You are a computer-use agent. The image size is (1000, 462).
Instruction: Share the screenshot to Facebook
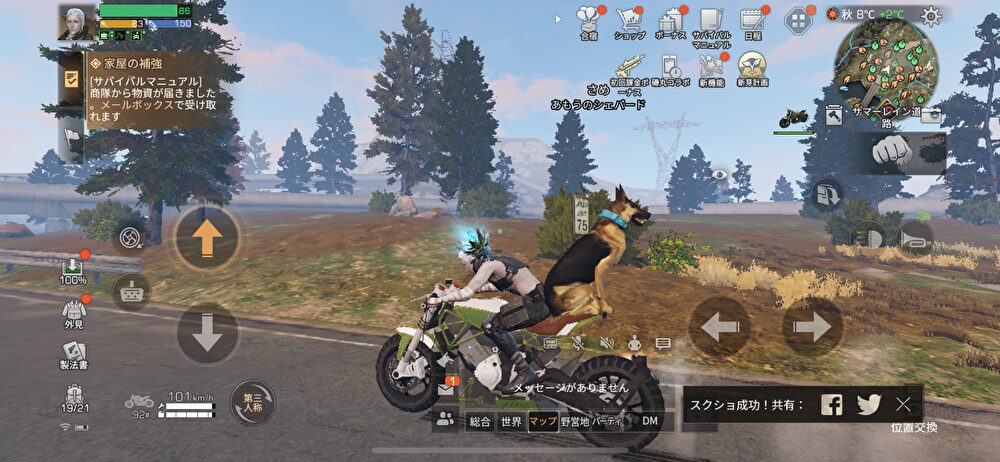(832, 404)
